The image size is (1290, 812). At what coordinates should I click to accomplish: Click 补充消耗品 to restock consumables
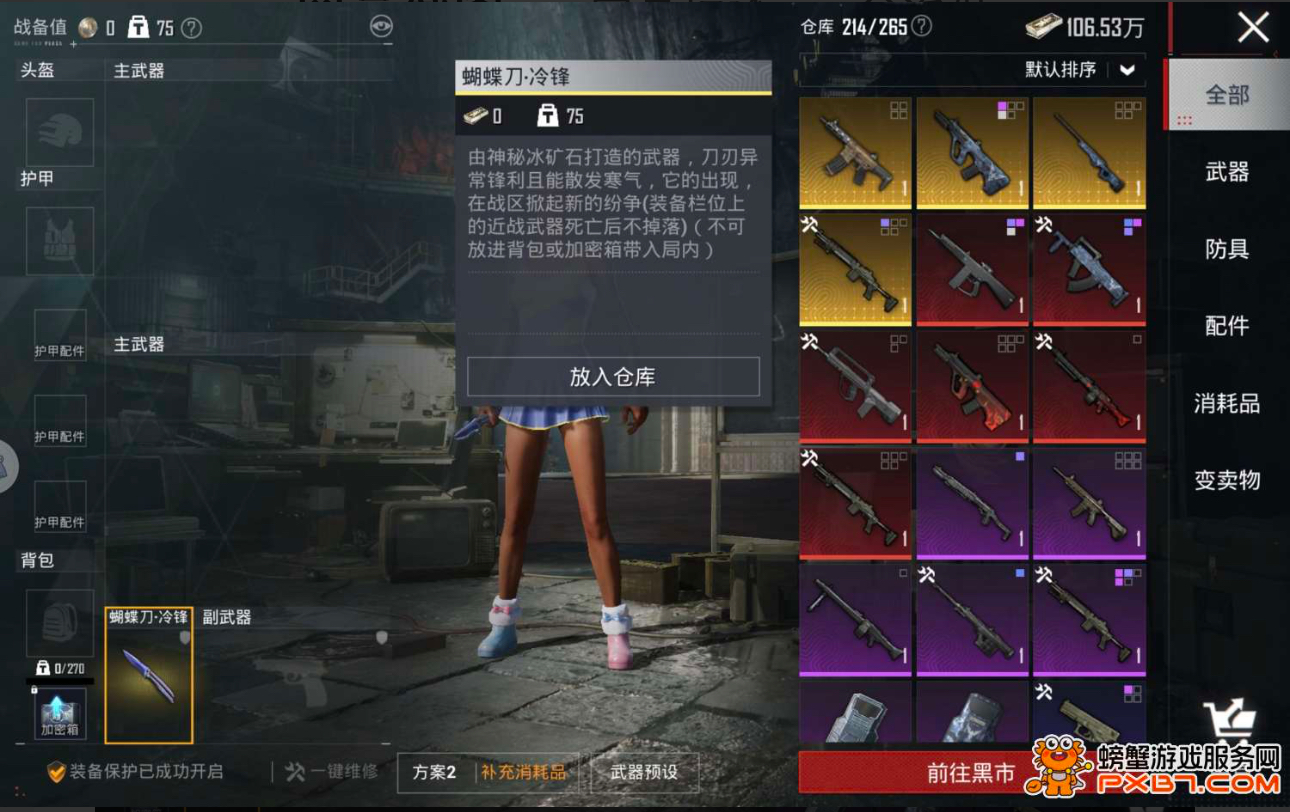click(x=524, y=772)
